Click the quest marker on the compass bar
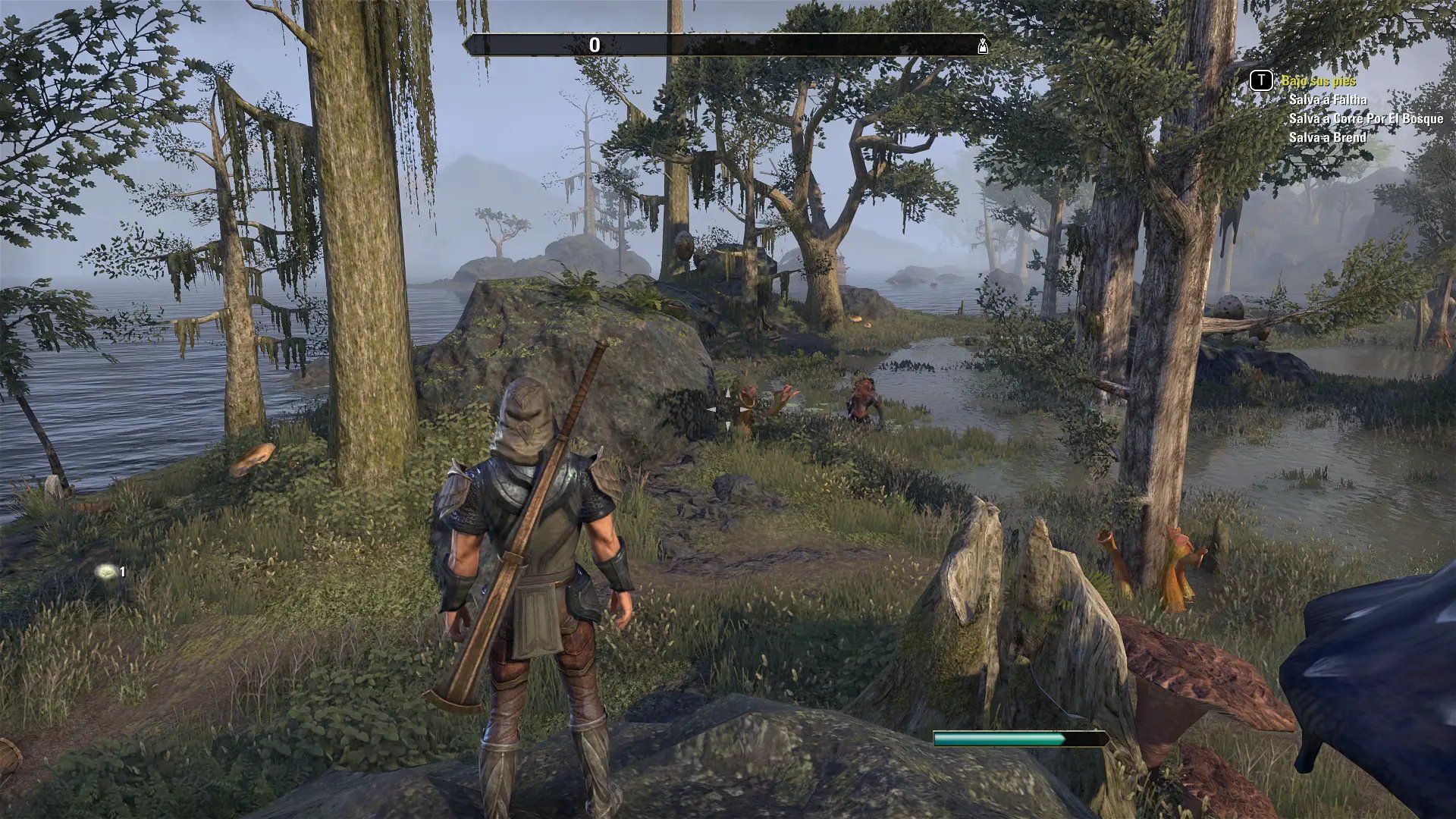Screen dimensions: 1456x819 tap(983, 45)
